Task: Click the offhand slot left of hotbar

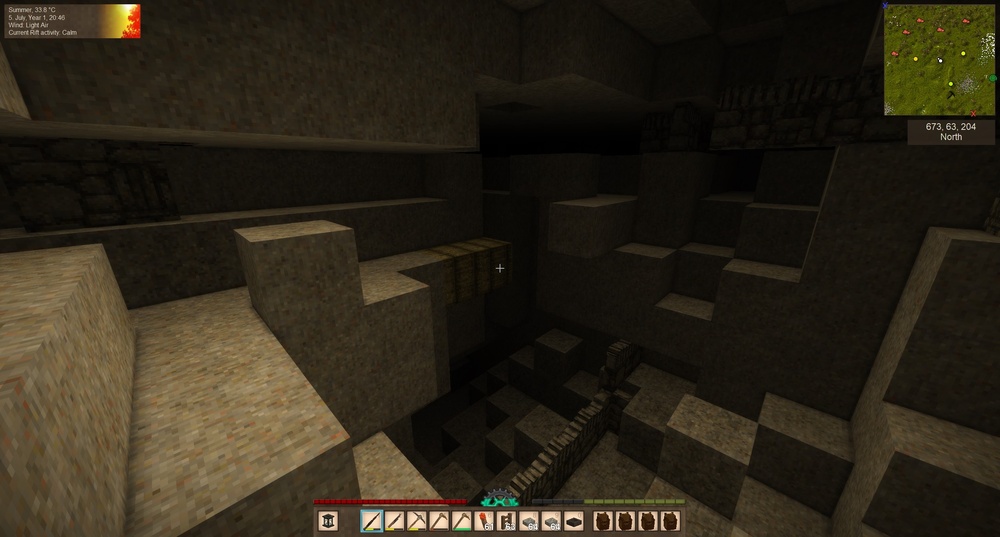Action: tap(328, 521)
